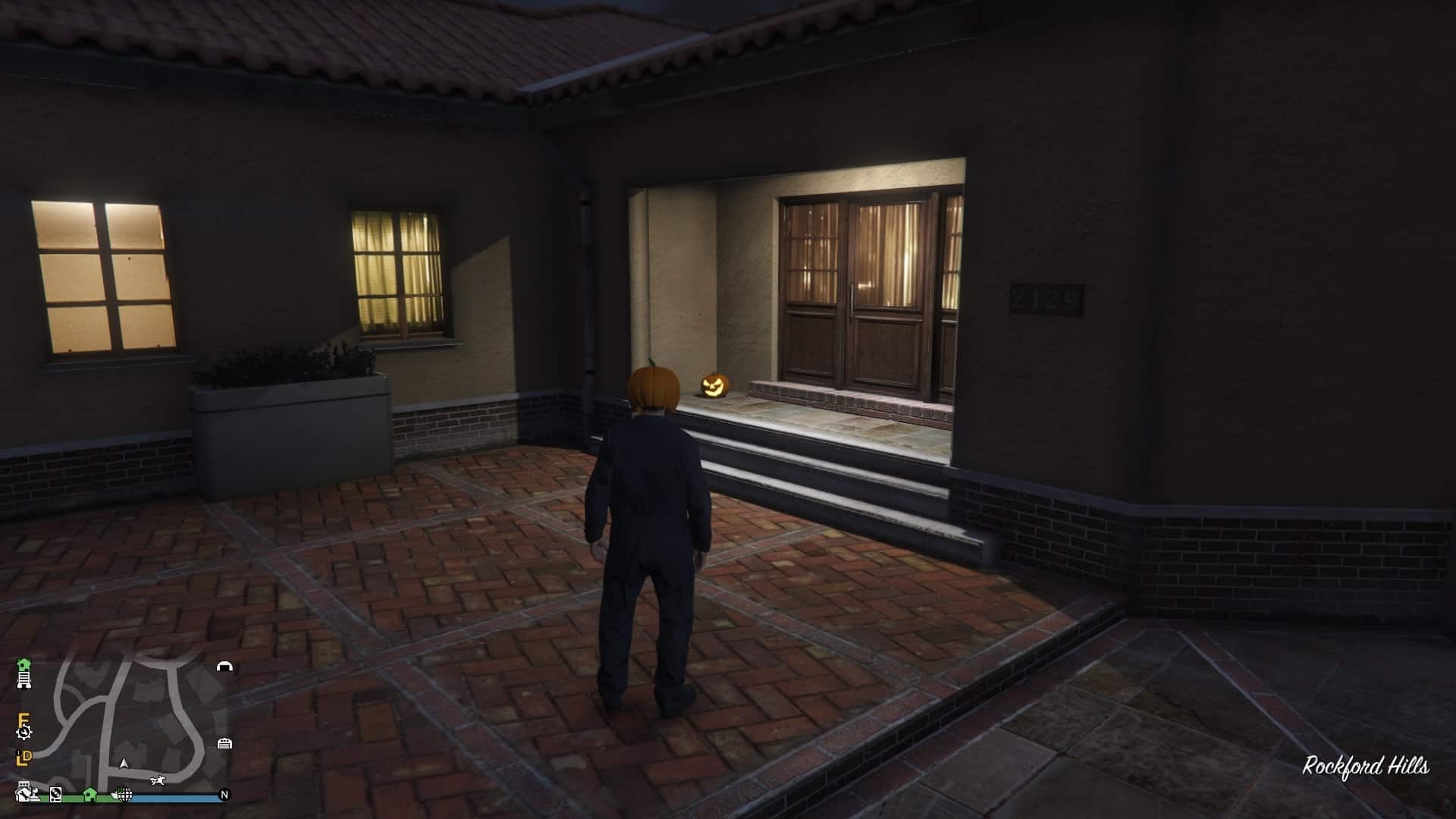Select the player arrow on minimap
The image size is (1456, 819).
(x=124, y=763)
